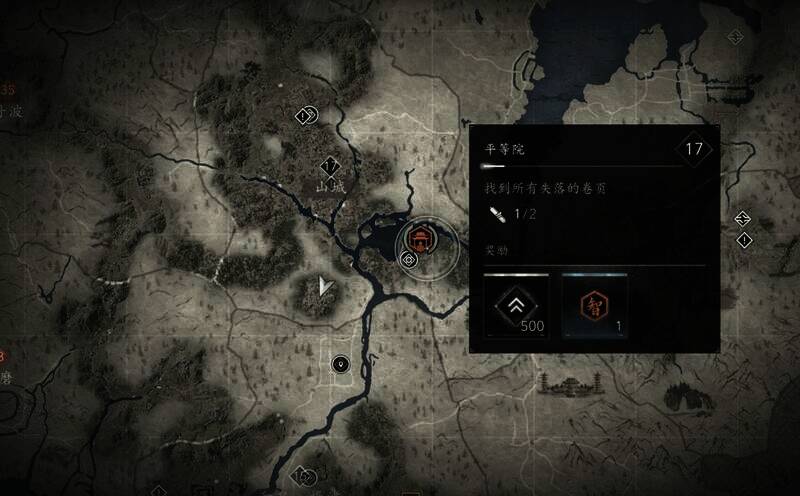The image size is (800, 496).
Task: Click the 山城 region level 17 marker
Action: pos(330,166)
